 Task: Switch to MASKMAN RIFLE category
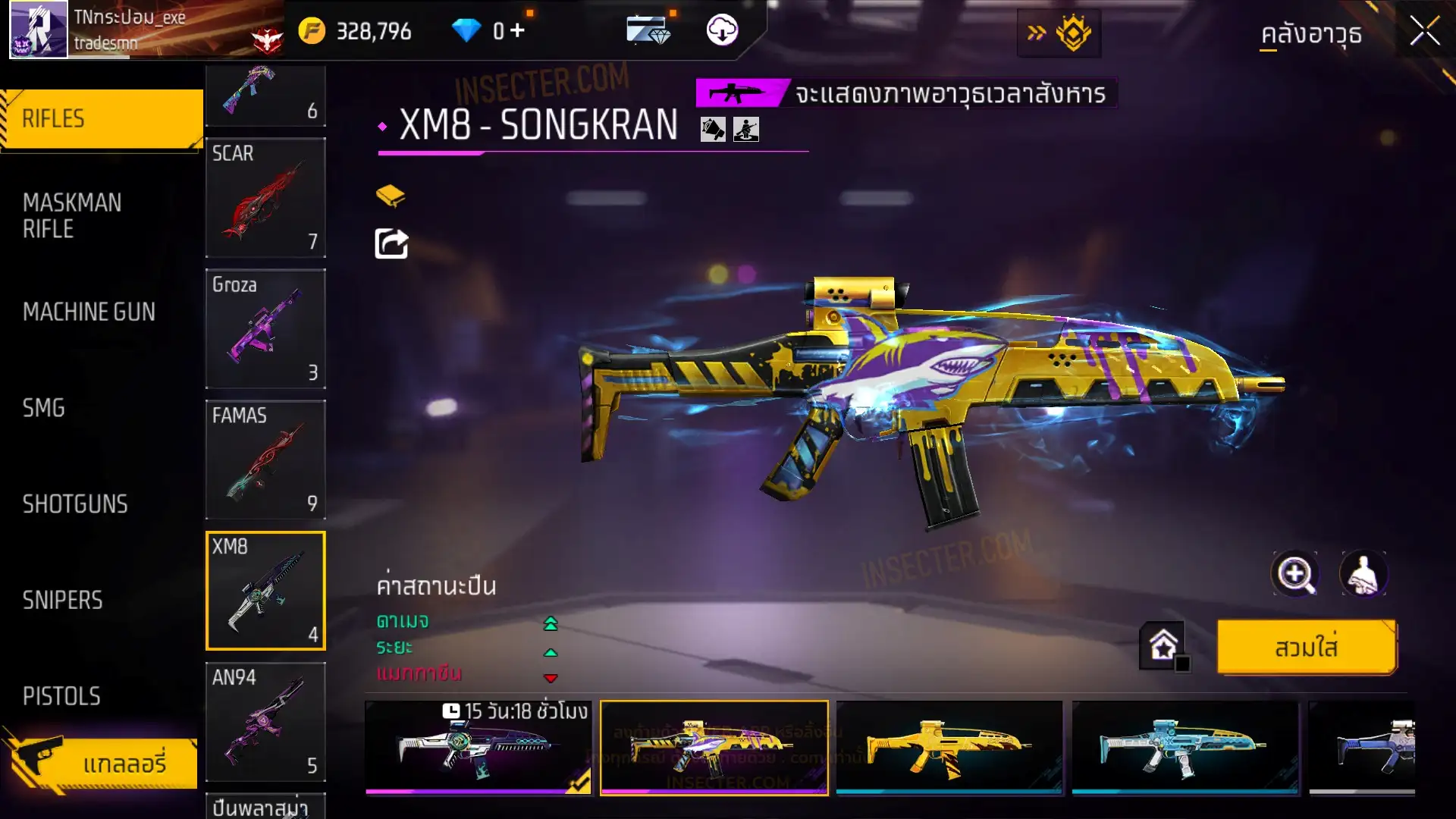pos(72,215)
